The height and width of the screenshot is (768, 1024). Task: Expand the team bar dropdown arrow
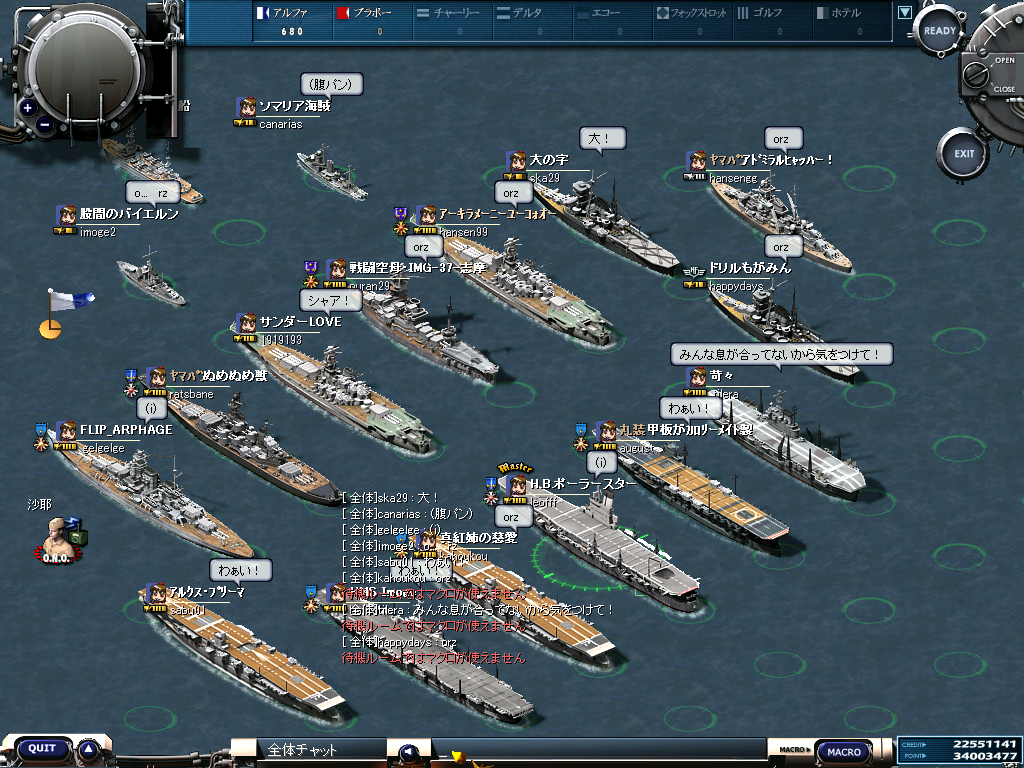905,13
